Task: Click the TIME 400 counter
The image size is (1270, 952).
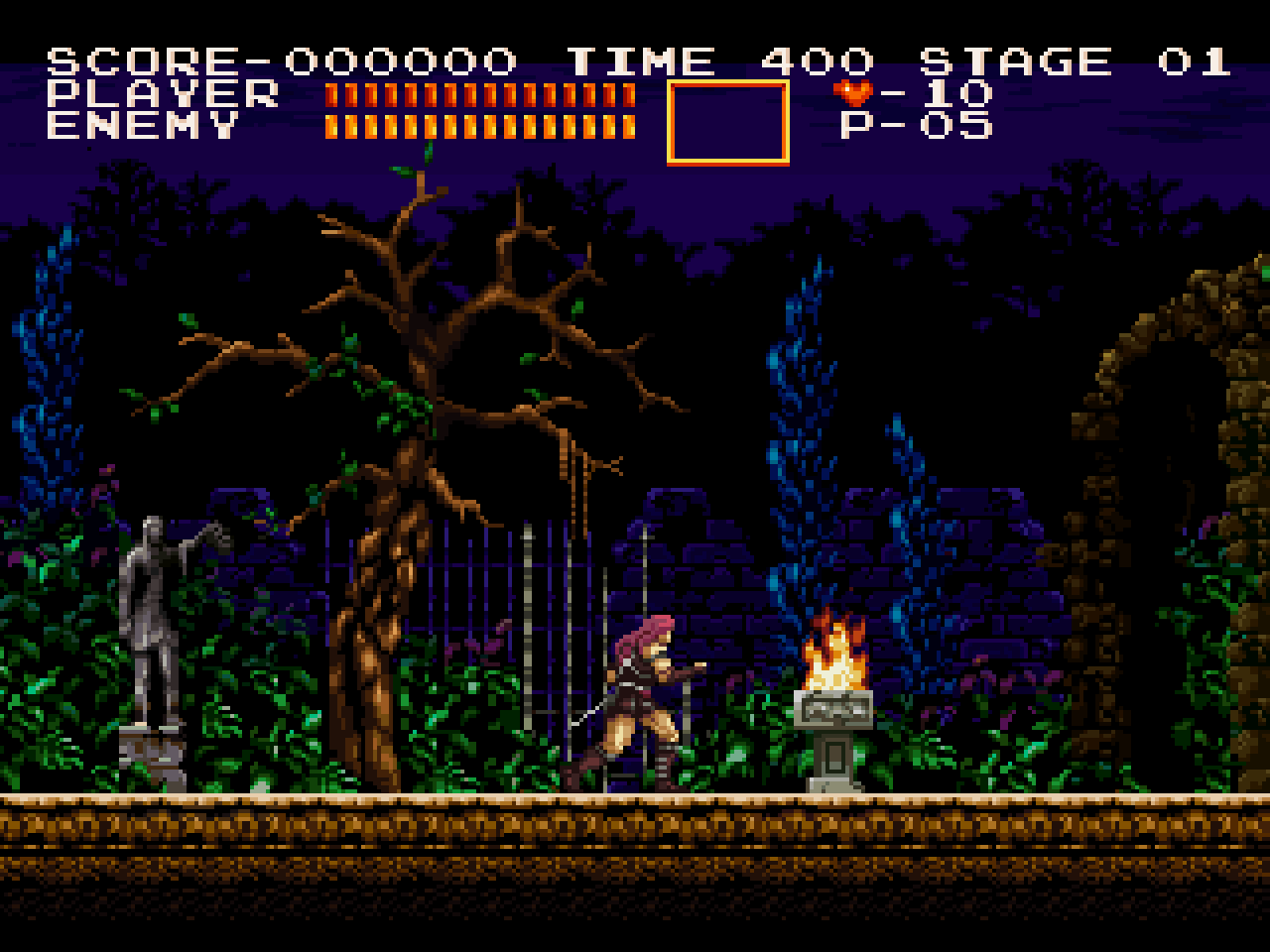Action: pos(719,59)
